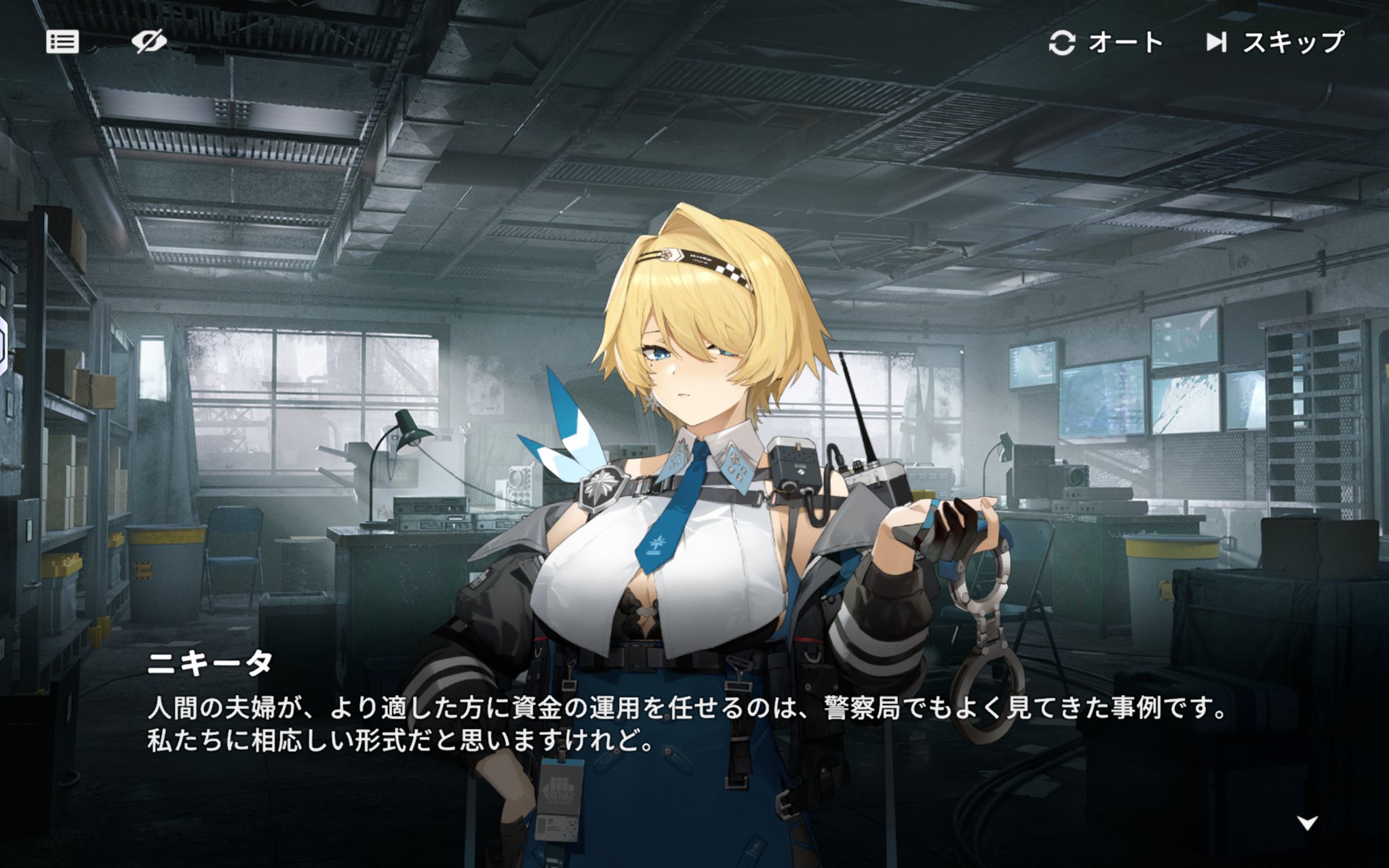Skip the story with スキップ
The height and width of the screenshot is (868, 1389).
[x=1274, y=43]
